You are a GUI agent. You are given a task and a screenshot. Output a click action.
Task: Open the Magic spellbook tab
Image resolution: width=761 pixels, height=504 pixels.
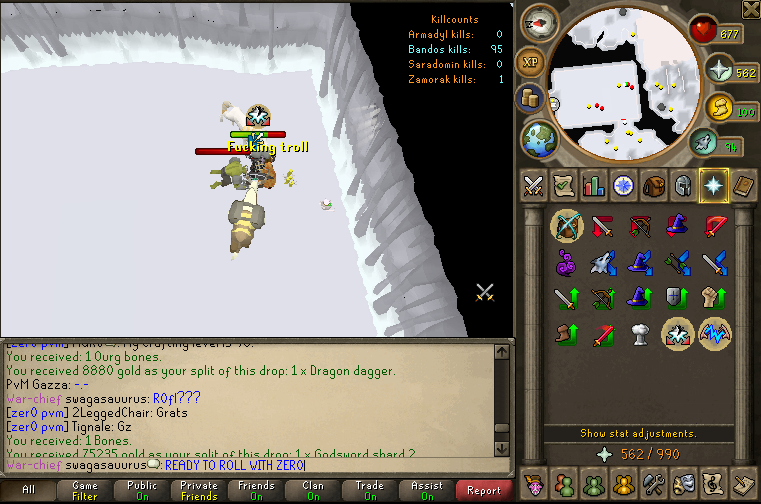pyautogui.click(x=744, y=185)
